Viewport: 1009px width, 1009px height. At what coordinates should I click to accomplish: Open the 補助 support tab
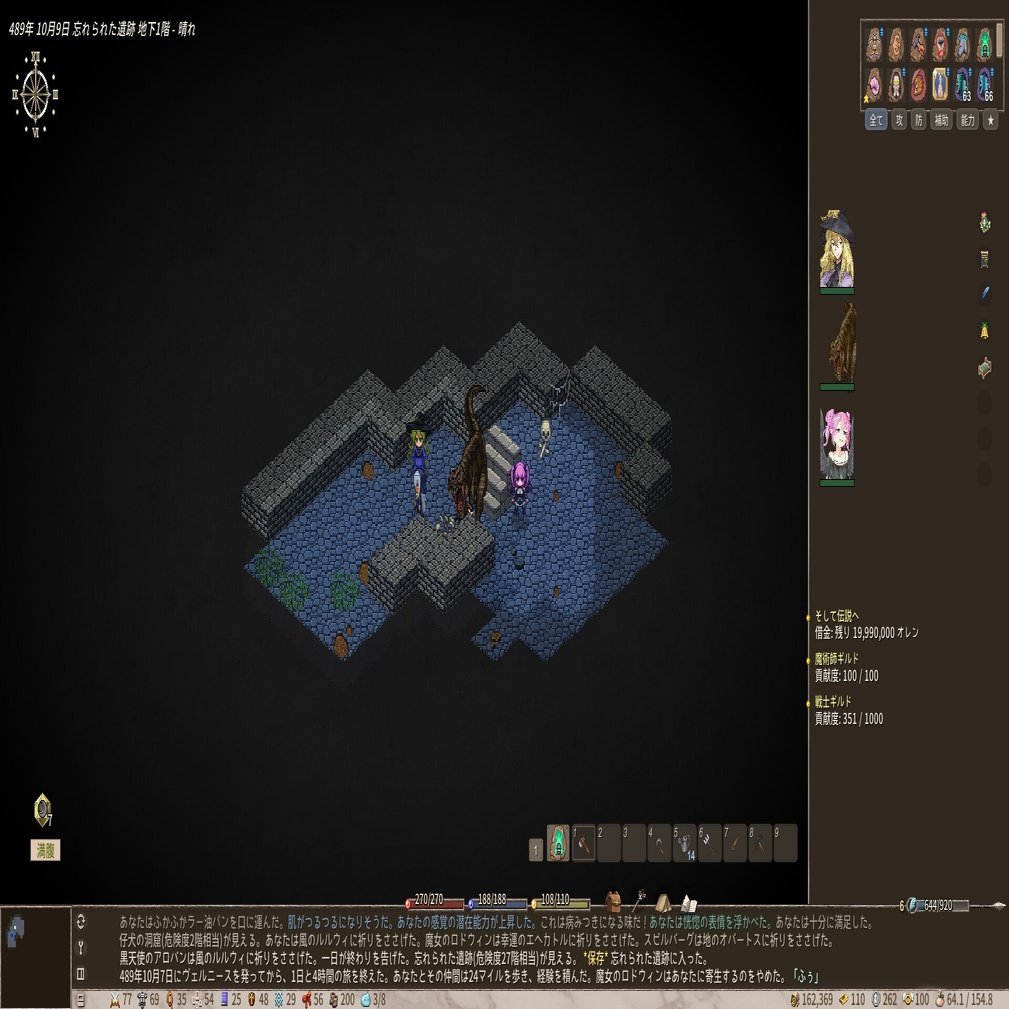(941, 120)
